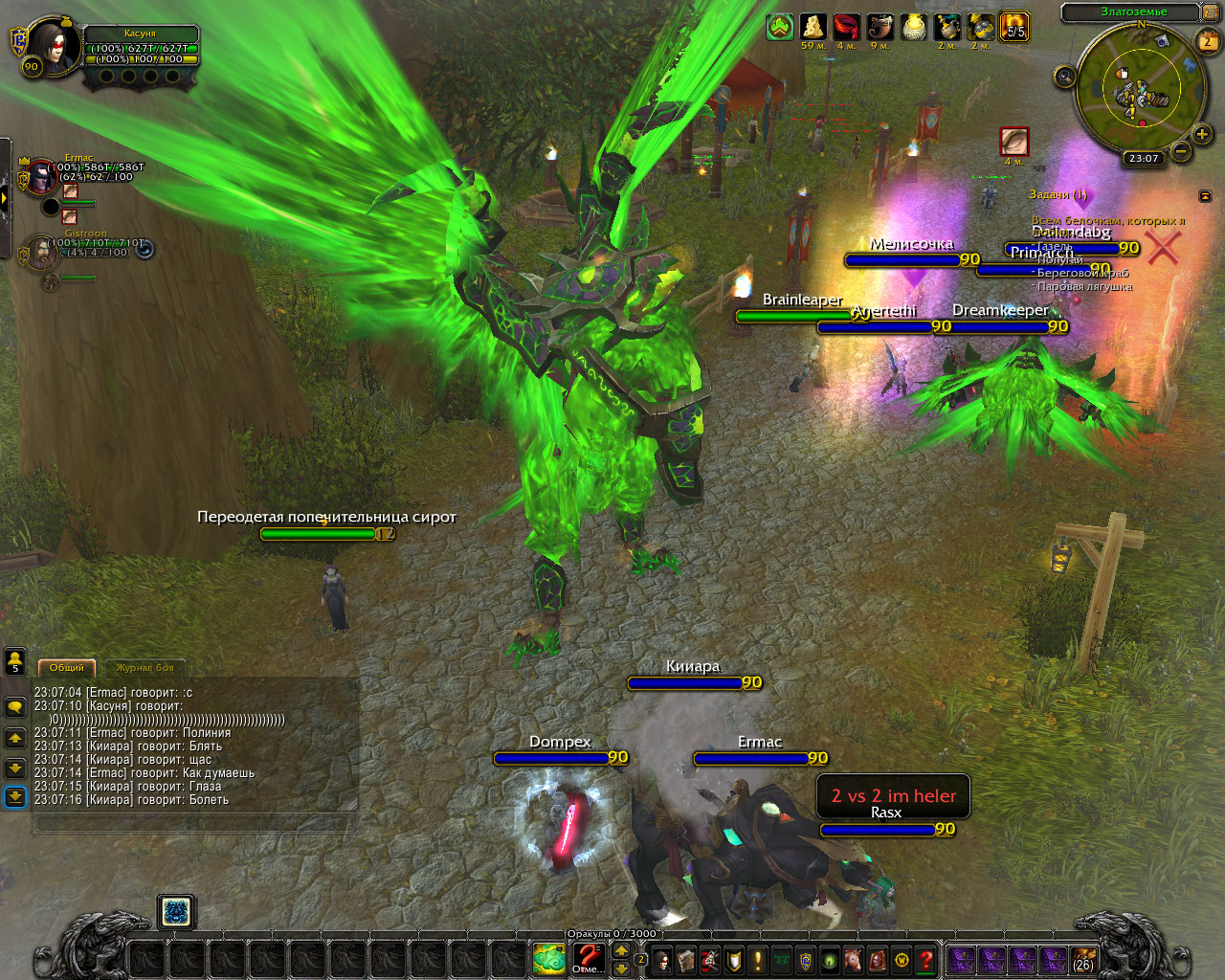Open the backpack showing 26 free slots
1225x980 pixels.
(x=1083, y=958)
